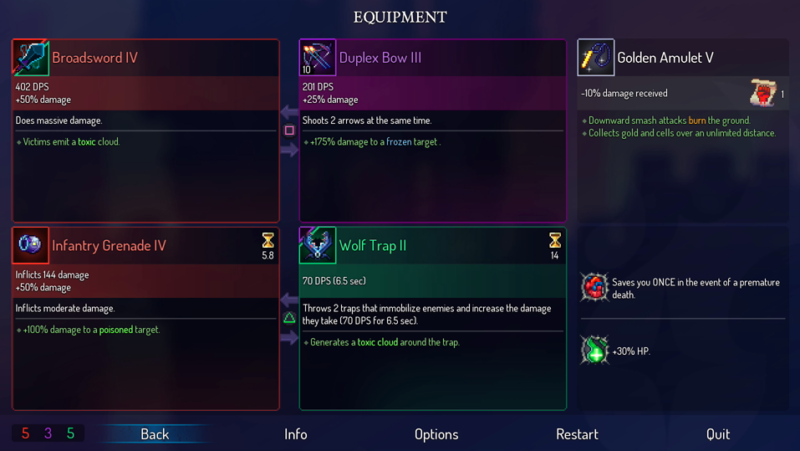Choose Restart from the bottom menu

coord(577,434)
